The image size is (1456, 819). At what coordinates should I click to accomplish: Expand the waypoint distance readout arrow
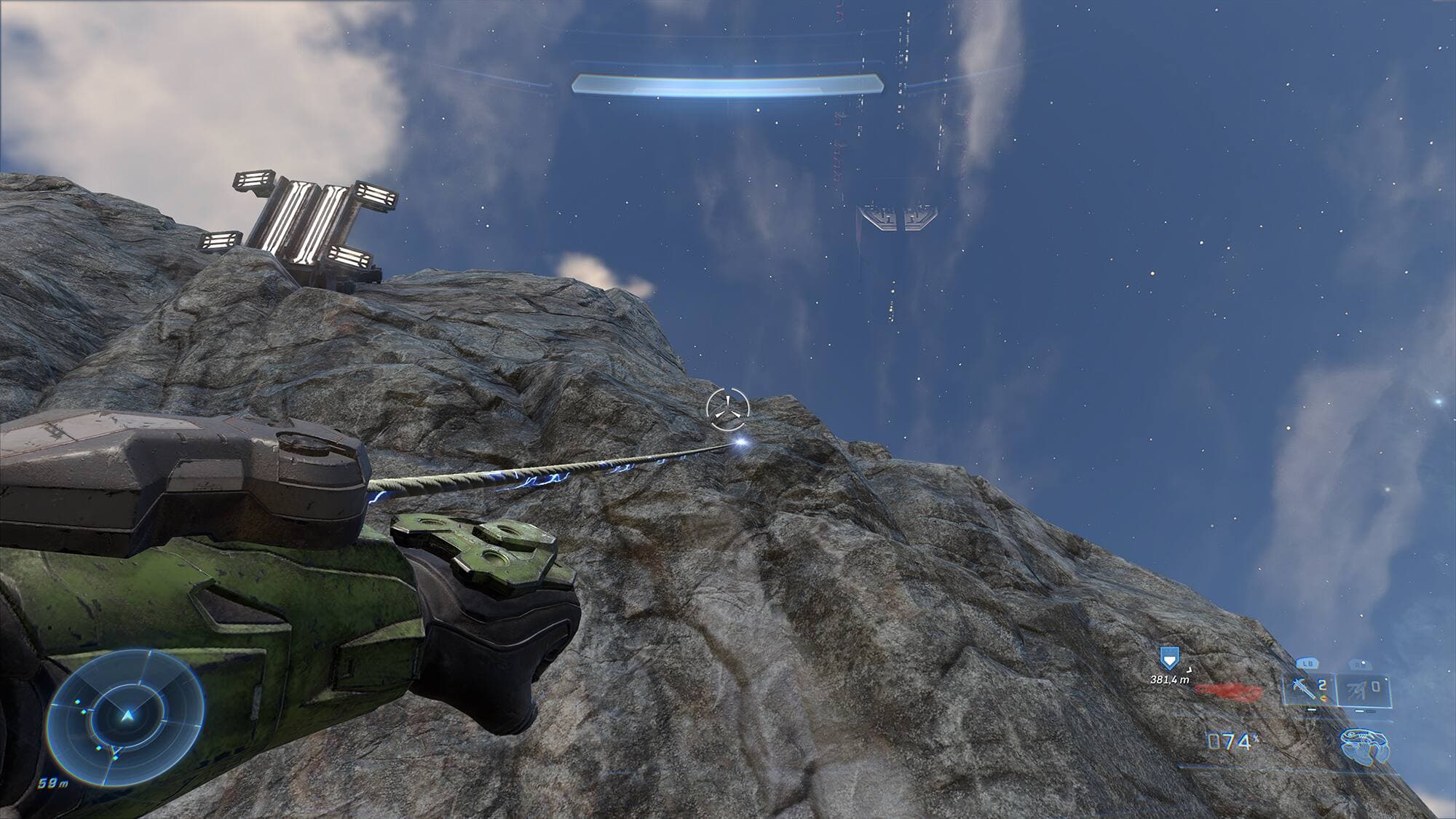(1190, 670)
